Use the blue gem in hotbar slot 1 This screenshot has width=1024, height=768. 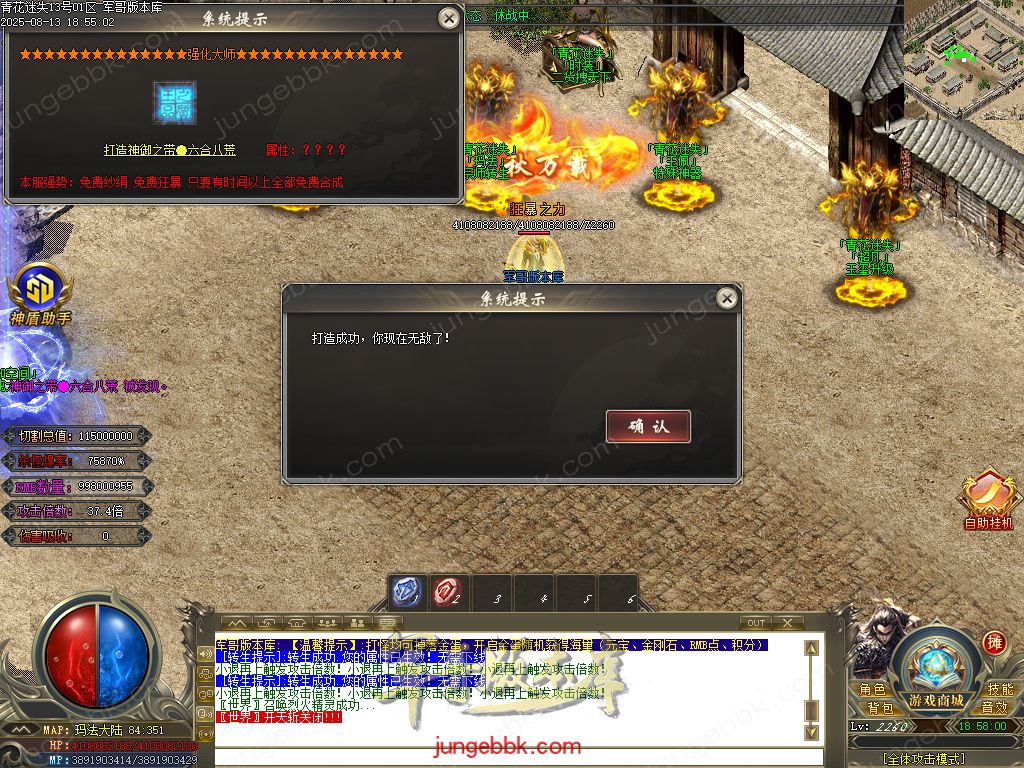(407, 592)
